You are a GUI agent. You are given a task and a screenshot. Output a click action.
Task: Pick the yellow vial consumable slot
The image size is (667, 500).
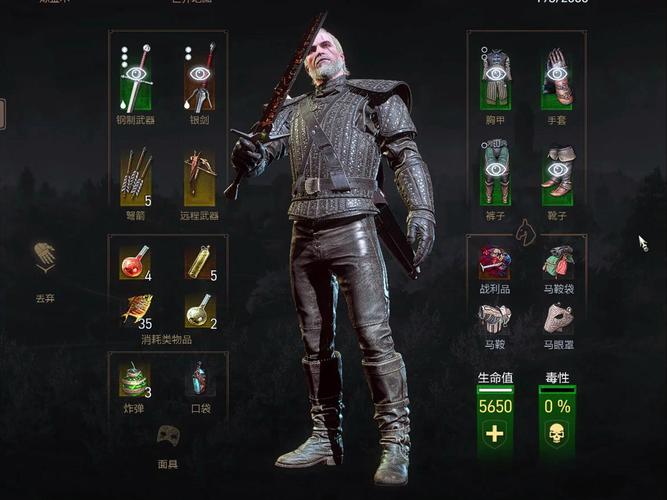click(200, 262)
